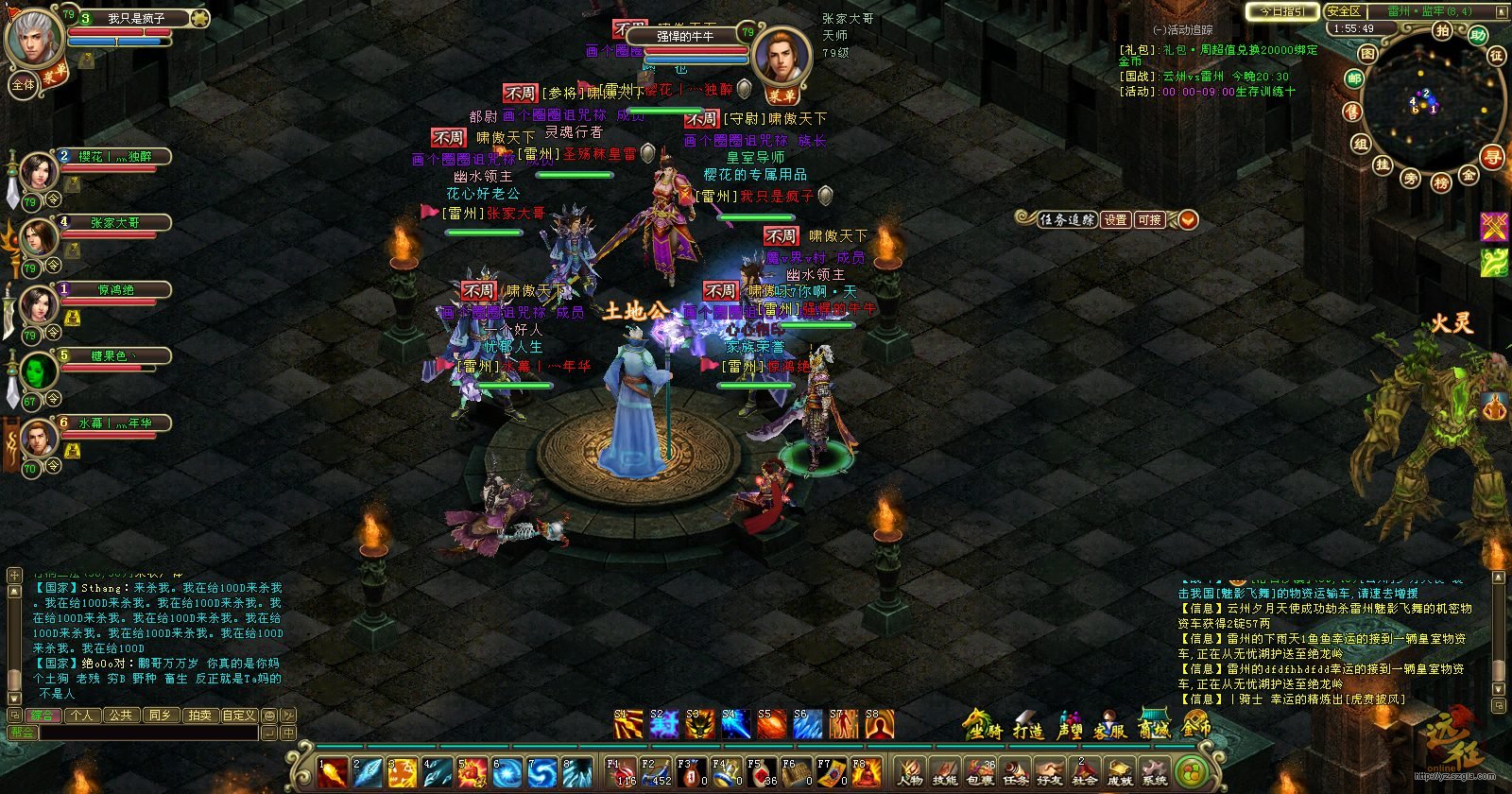Open the 打造 crafting menu
1512x794 pixels.
[1028, 725]
